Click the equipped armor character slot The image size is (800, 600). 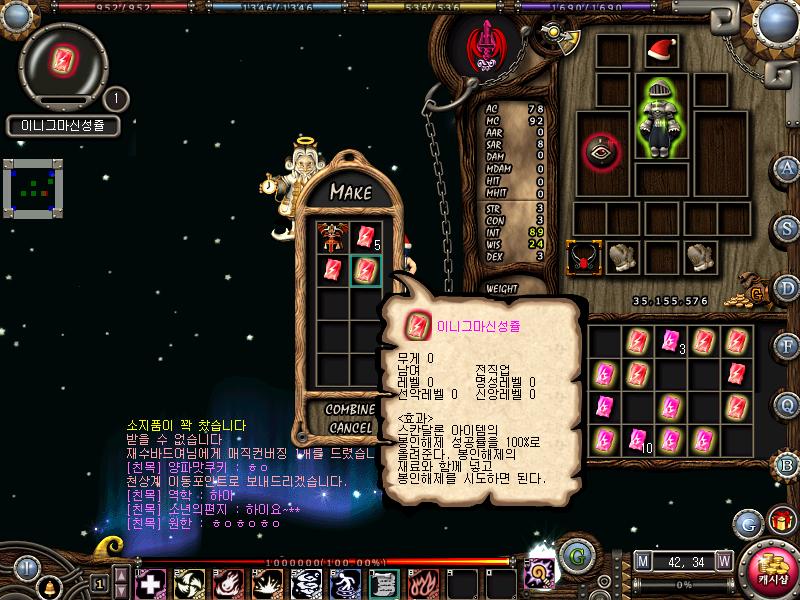point(660,117)
